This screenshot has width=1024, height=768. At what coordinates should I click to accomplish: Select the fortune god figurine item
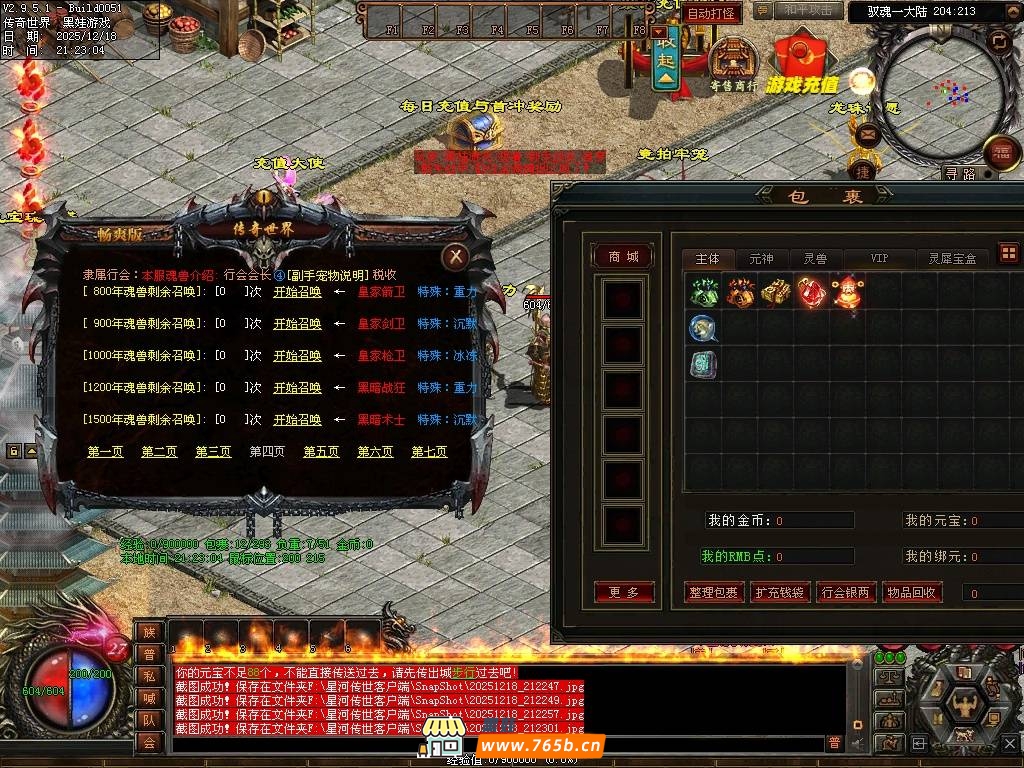tap(847, 293)
